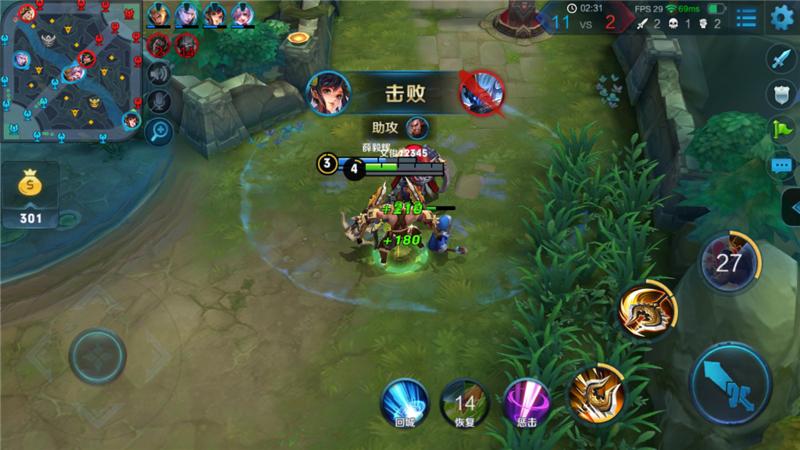Use the 恢复 restore ability

(464, 400)
